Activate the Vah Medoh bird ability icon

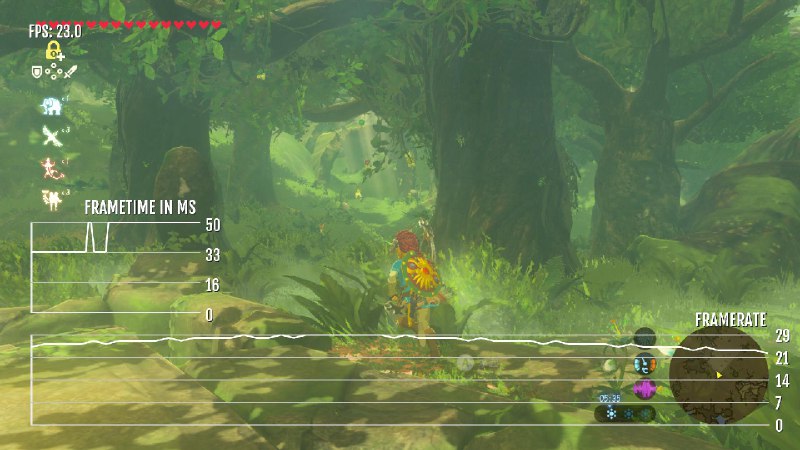(51, 136)
